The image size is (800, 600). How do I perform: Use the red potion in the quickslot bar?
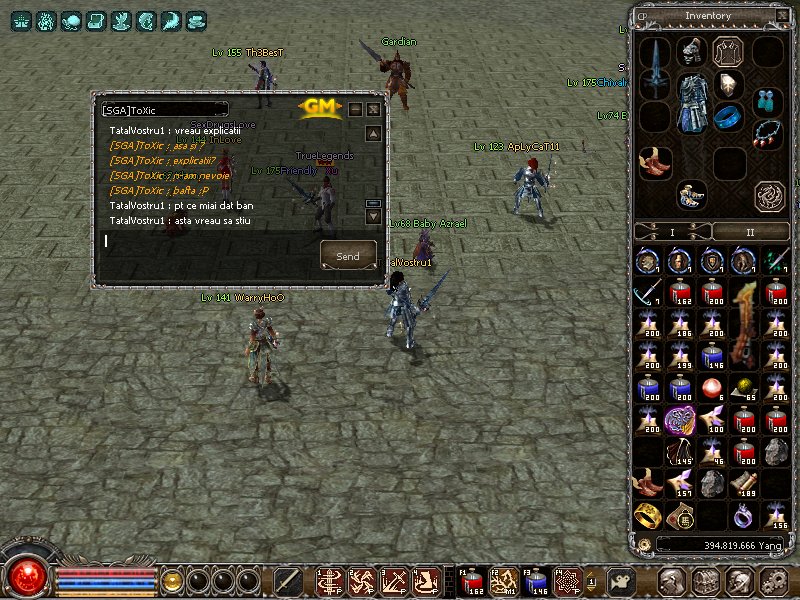[x=472, y=580]
